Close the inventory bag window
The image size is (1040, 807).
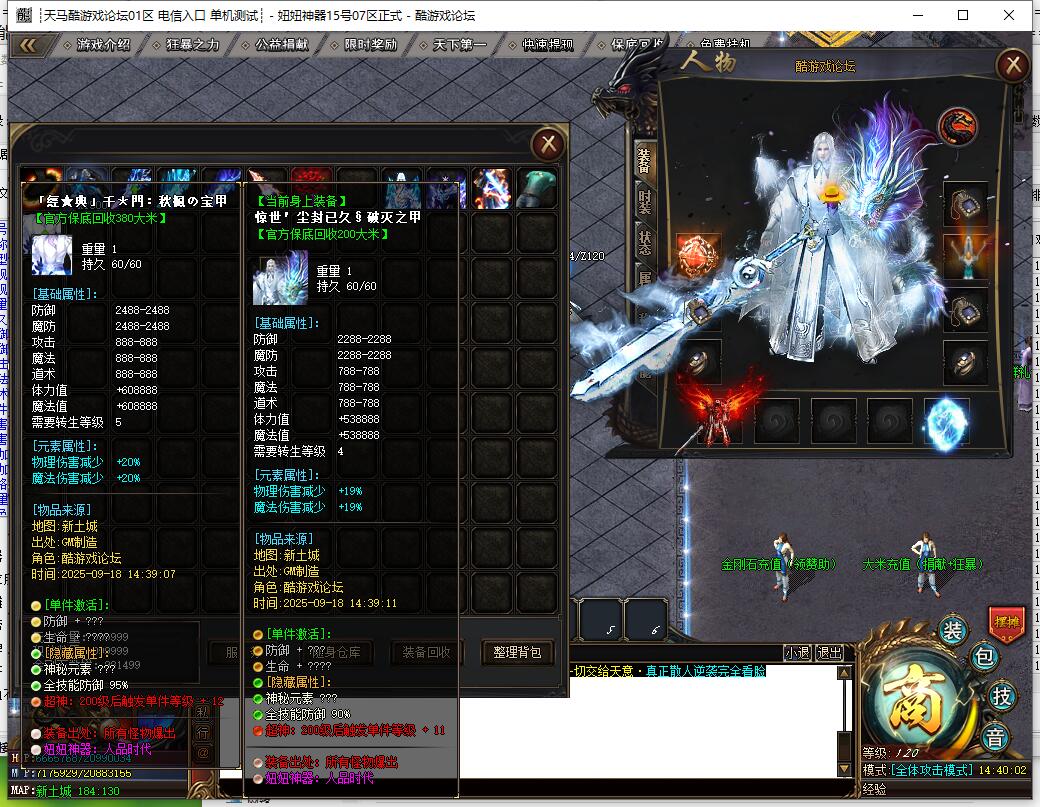548,145
